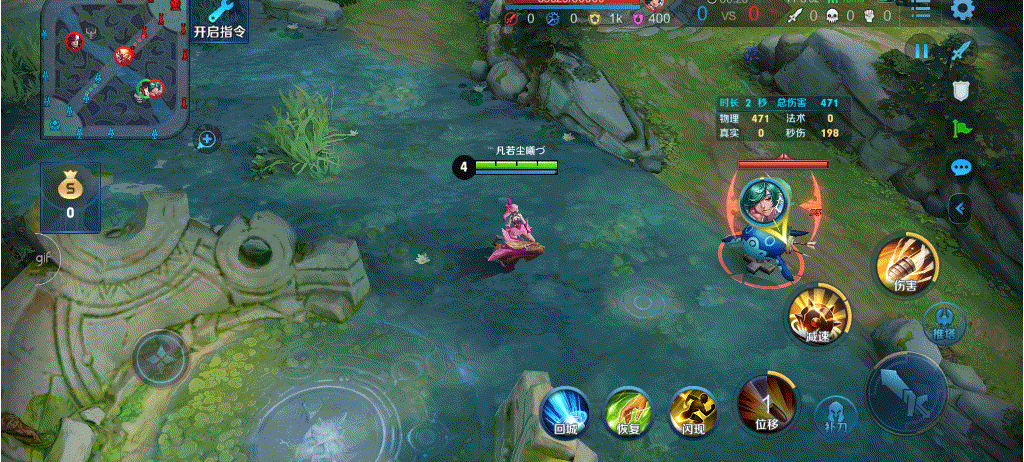Screen dimensions: 1024x462
Task: Activate the 回城 recall skill
Action: pos(565,412)
